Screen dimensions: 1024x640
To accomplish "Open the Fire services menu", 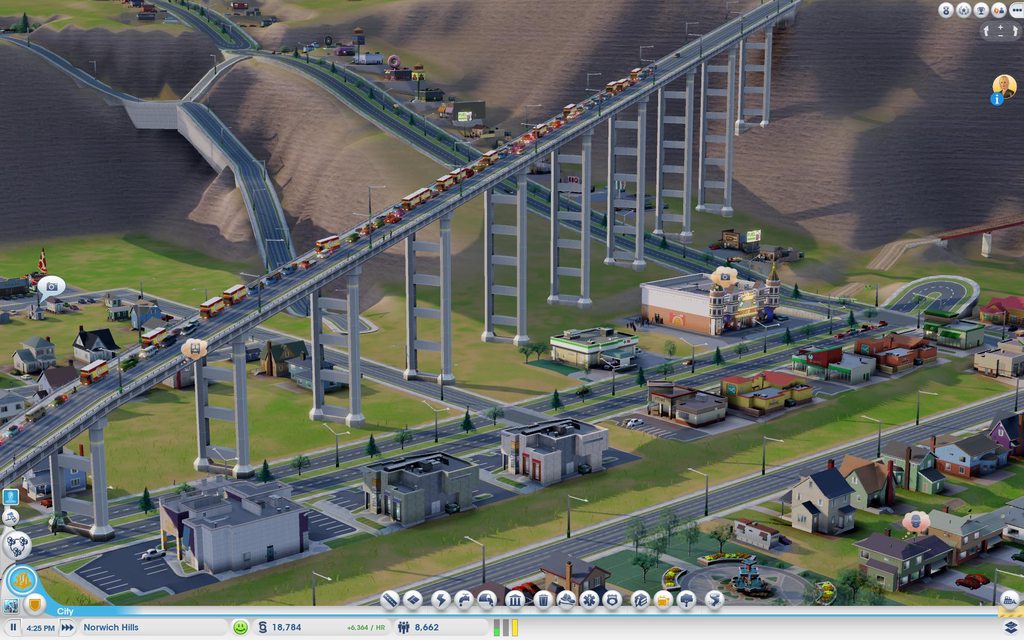I will 566,600.
